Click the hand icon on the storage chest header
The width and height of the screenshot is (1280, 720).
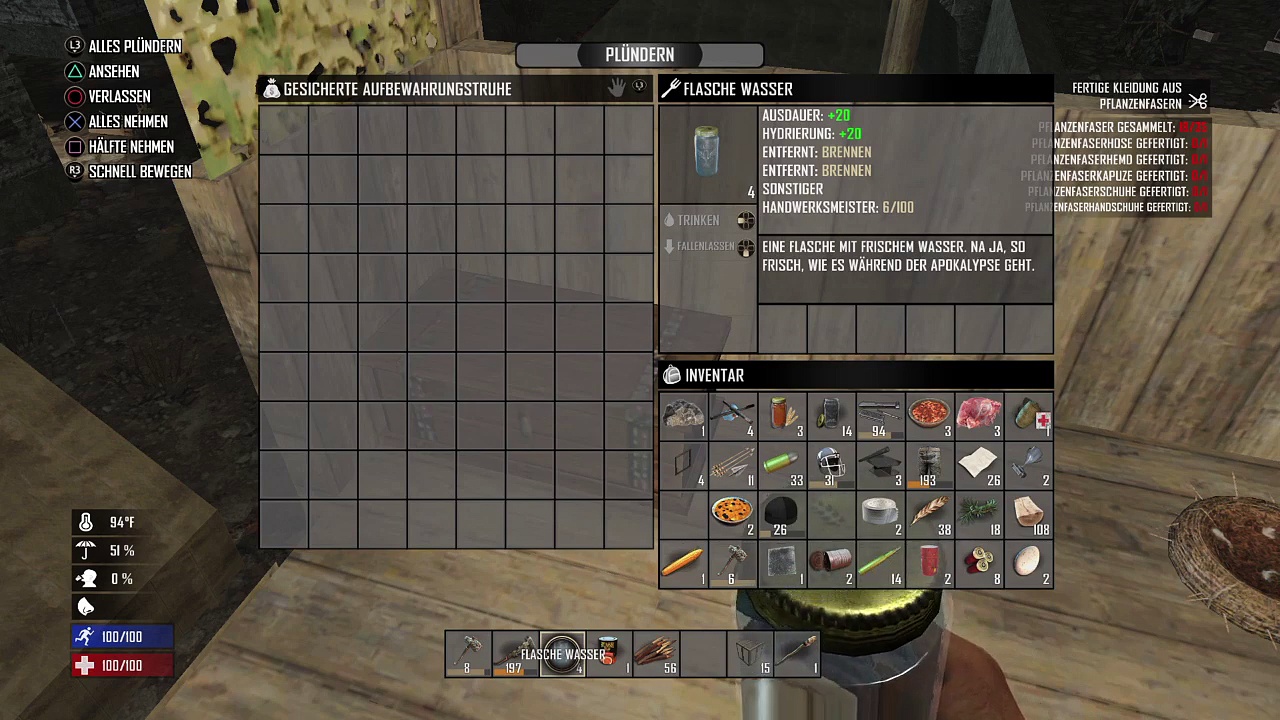616,88
